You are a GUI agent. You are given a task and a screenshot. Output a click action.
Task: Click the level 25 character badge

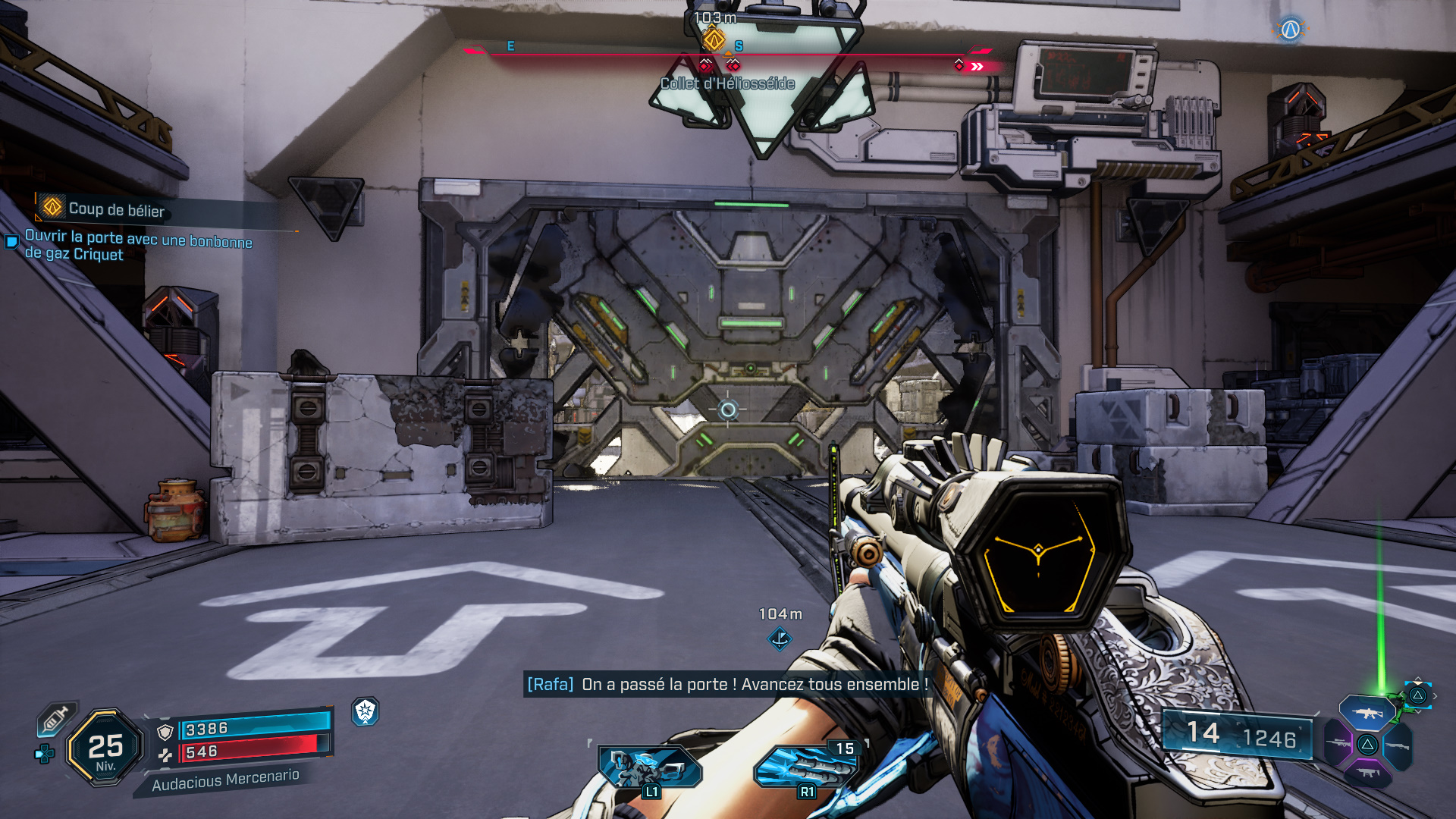[x=105, y=748]
